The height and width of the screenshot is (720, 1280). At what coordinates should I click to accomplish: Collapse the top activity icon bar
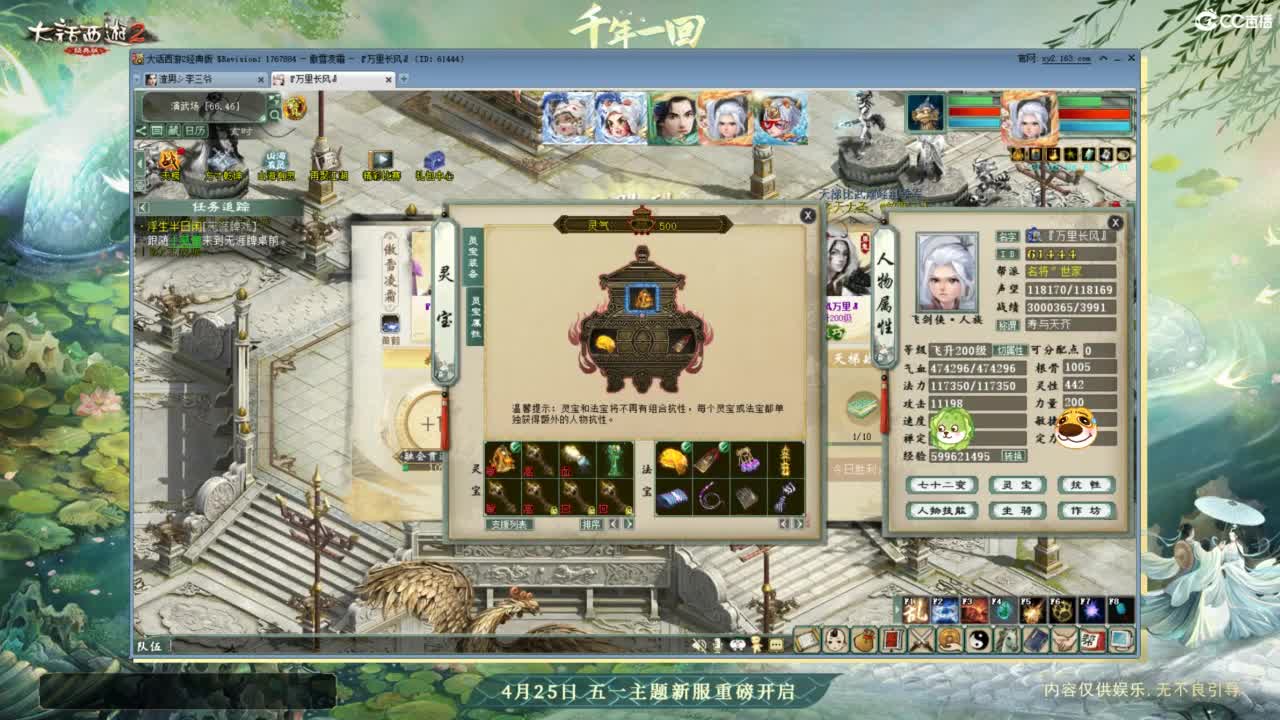point(141,163)
